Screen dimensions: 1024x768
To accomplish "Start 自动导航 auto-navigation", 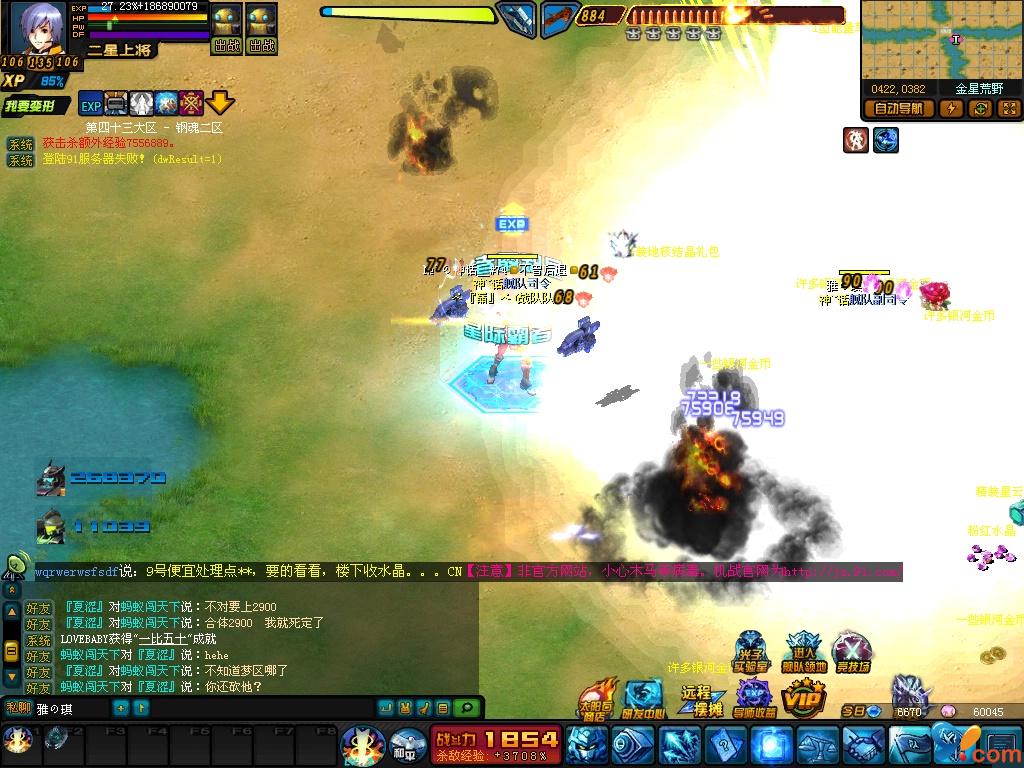I will tap(899, 109).
